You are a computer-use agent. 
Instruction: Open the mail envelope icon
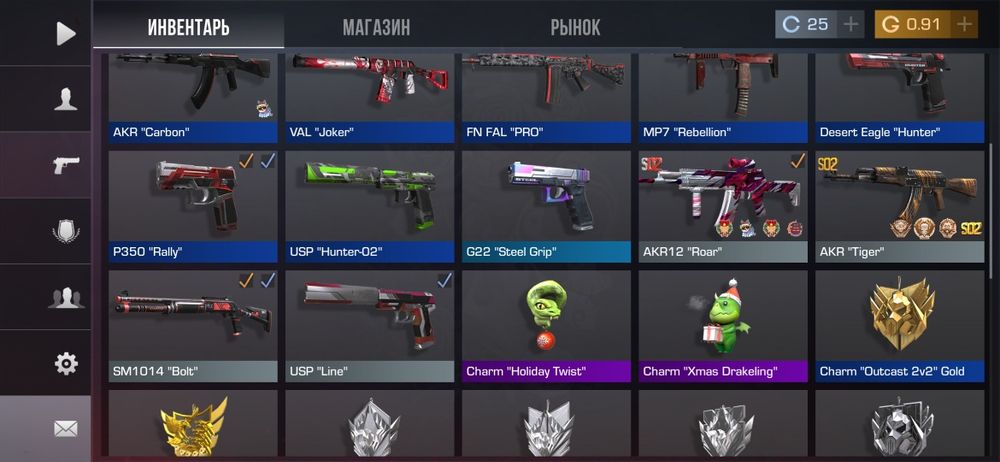coord(65,429)
